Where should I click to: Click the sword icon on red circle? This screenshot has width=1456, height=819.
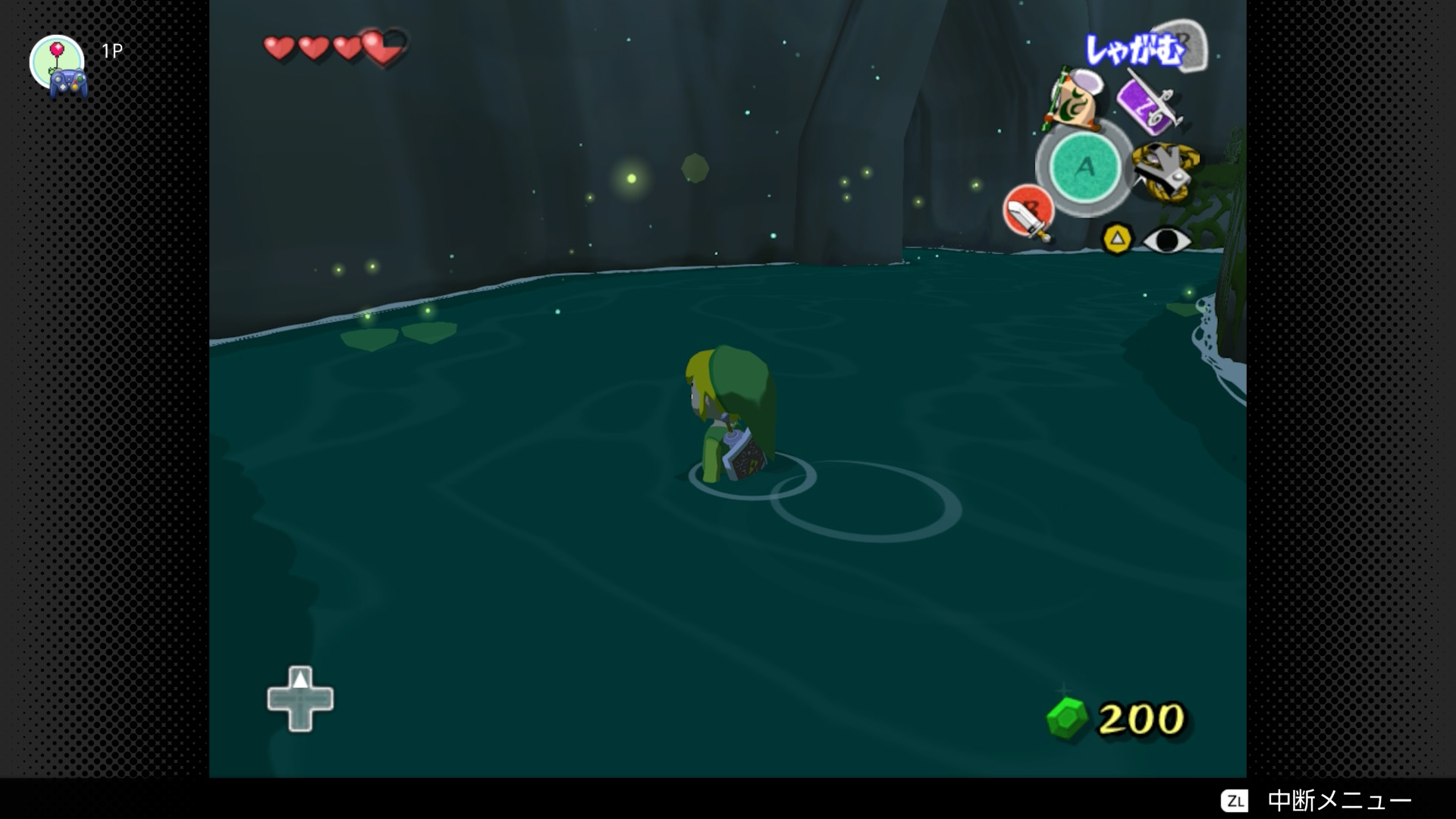click(1028, 212)
